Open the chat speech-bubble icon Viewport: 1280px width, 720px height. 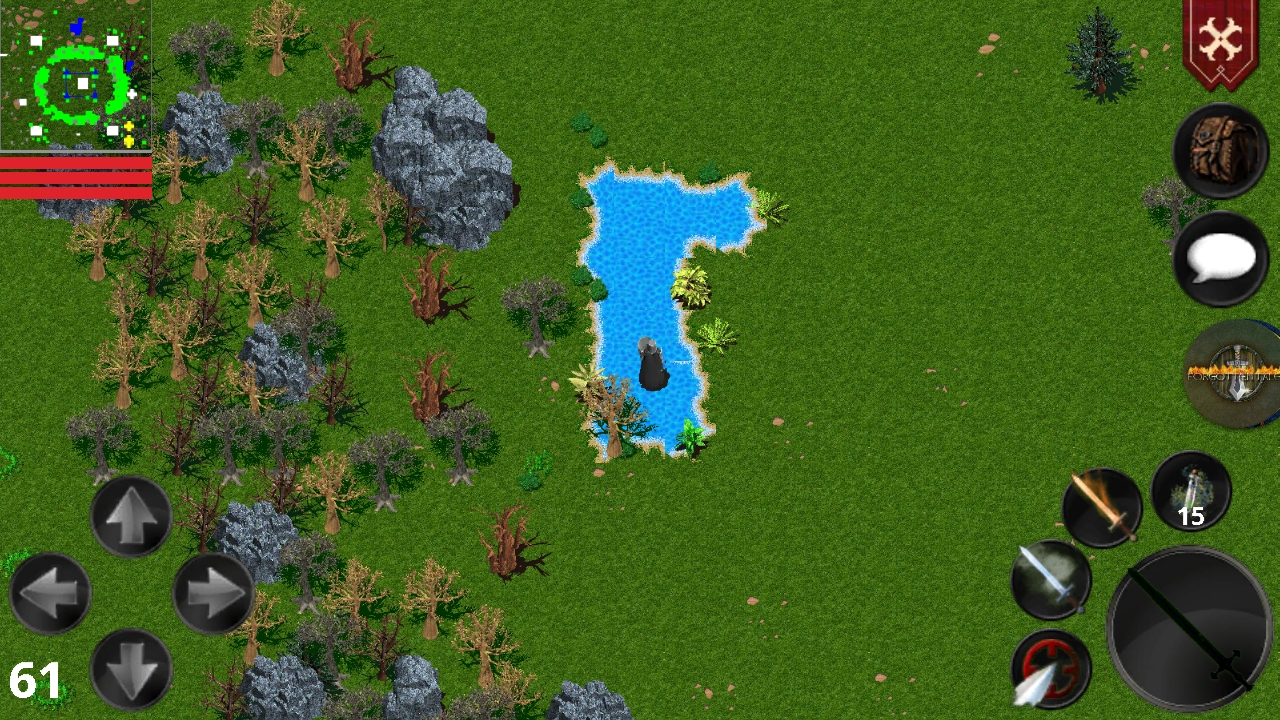1220,258
